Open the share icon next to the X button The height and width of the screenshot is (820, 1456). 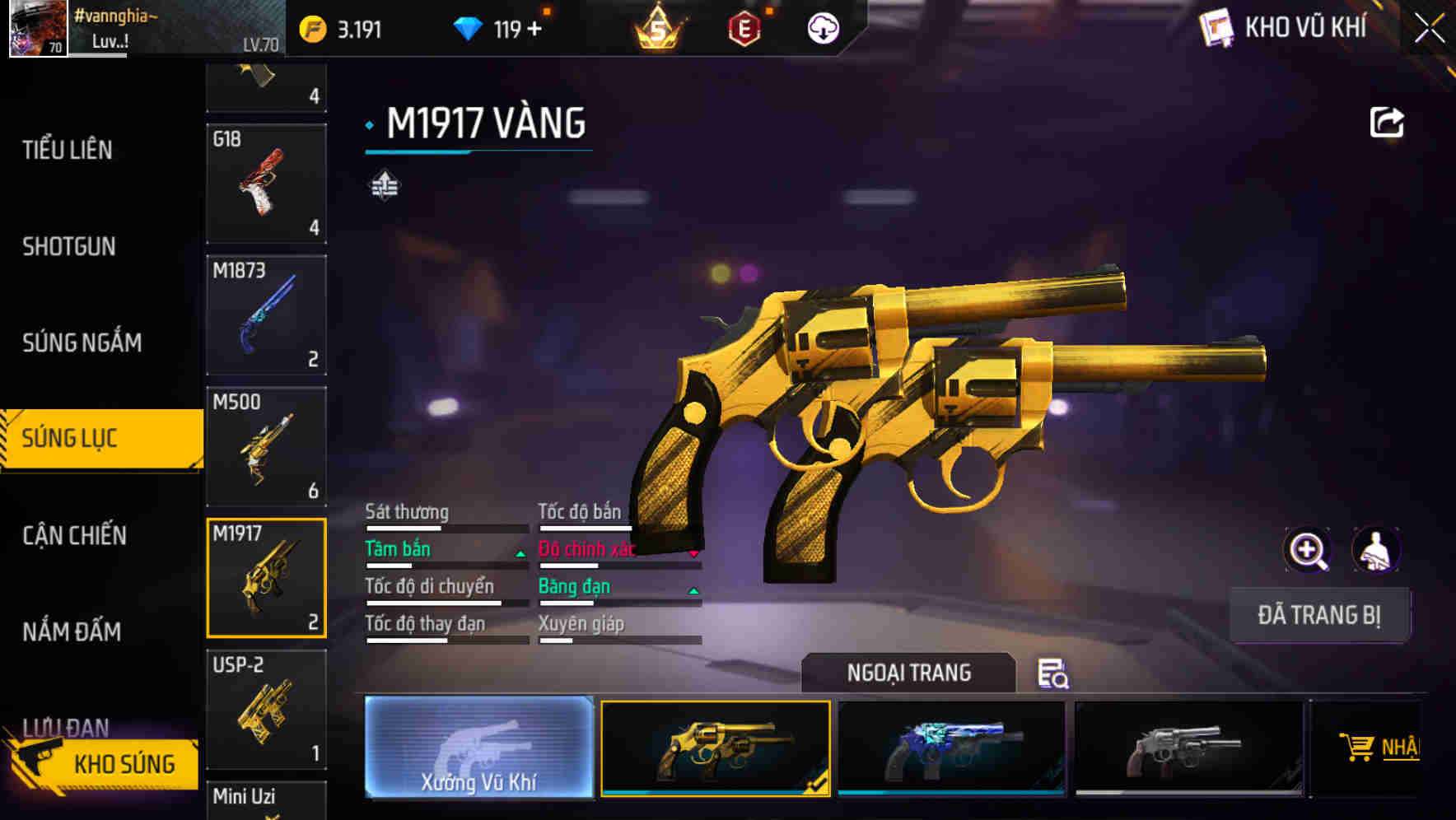[x=1388, y=121]
